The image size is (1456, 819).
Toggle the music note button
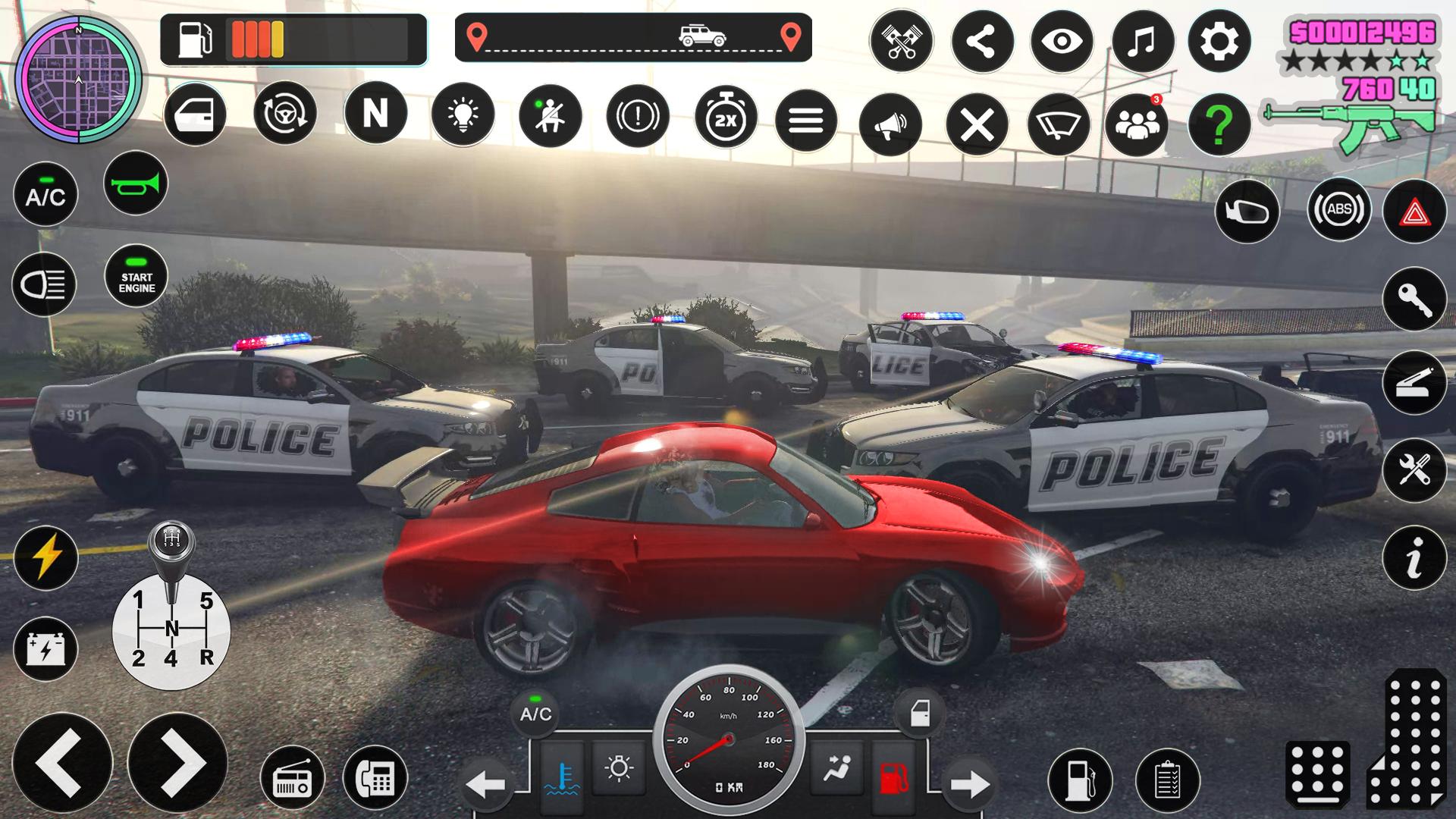pyautogui.click(x=1142, y=42)
